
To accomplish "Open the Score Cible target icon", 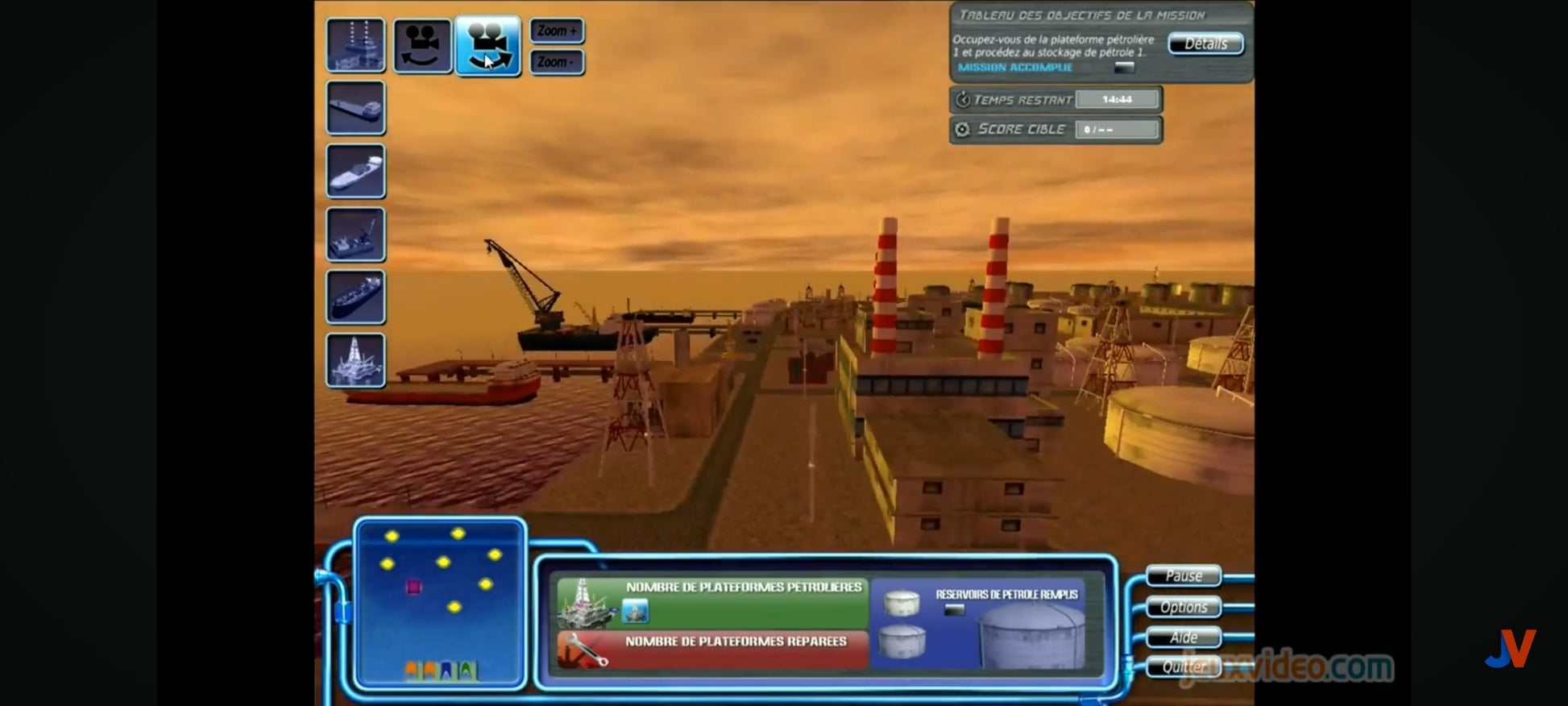I will (962, 129).
